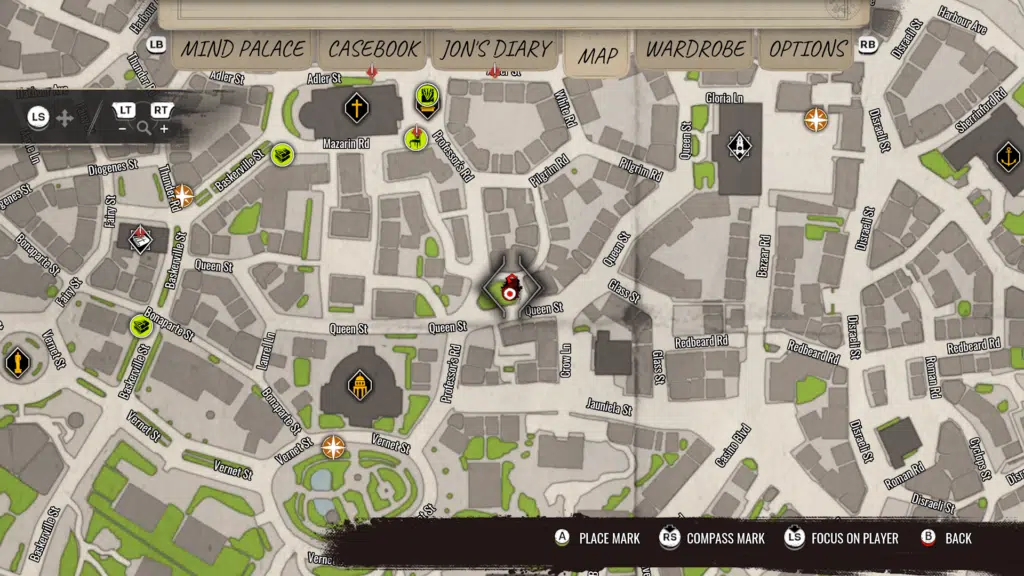Select the church cross marker on Mazarin Rd
This screenshot has height=576, width=1024.
tap(355, 107)
